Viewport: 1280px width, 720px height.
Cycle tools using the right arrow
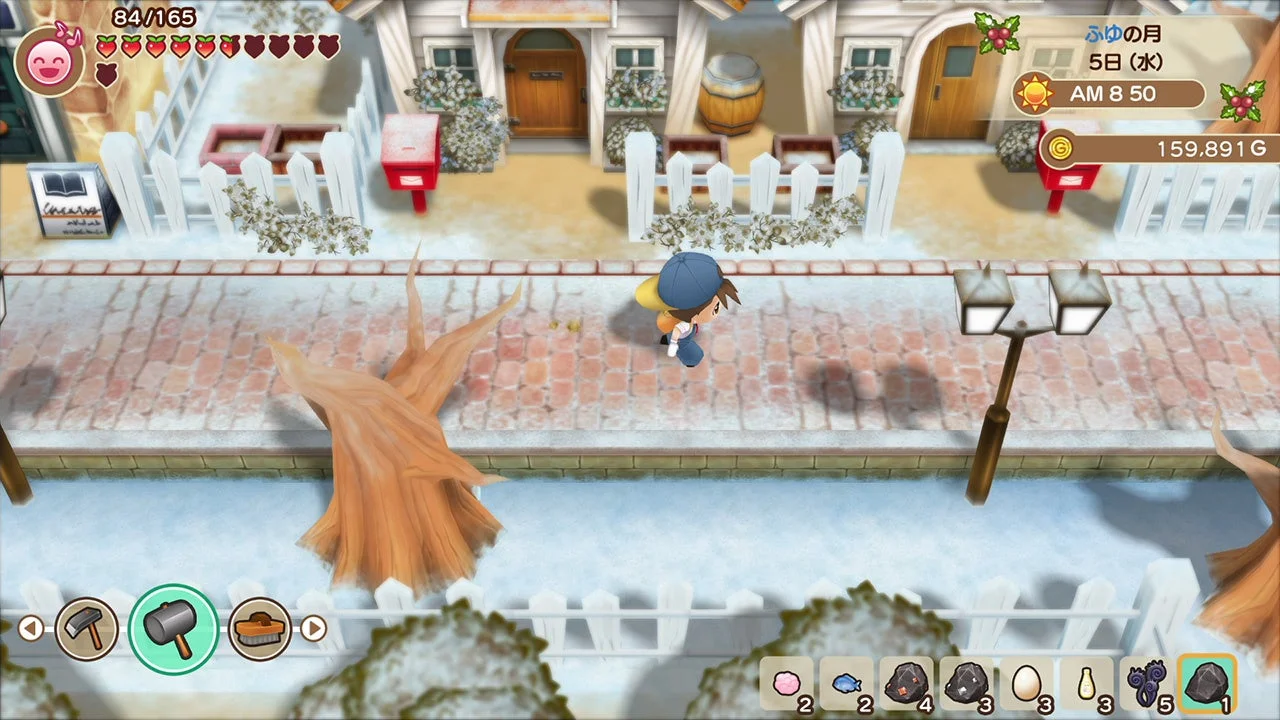coord(314,627)
